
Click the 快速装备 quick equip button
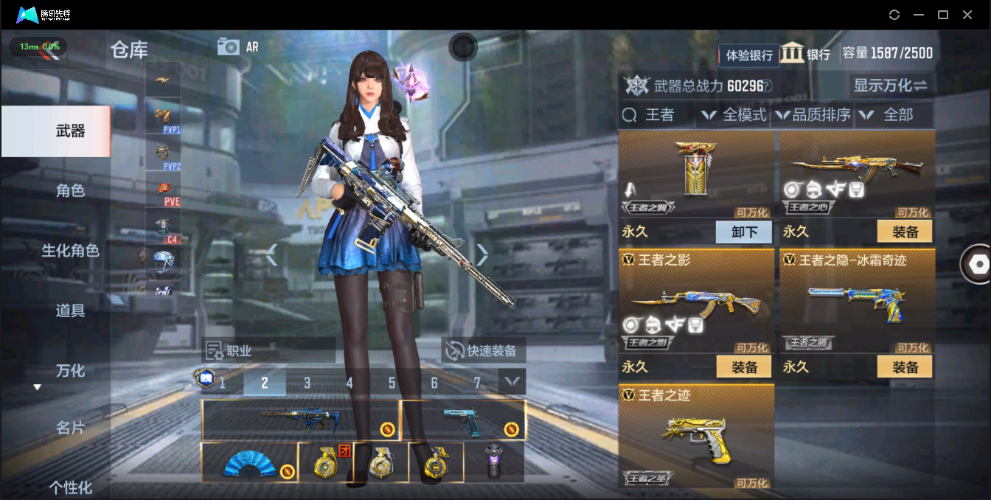tap(484, 351)
